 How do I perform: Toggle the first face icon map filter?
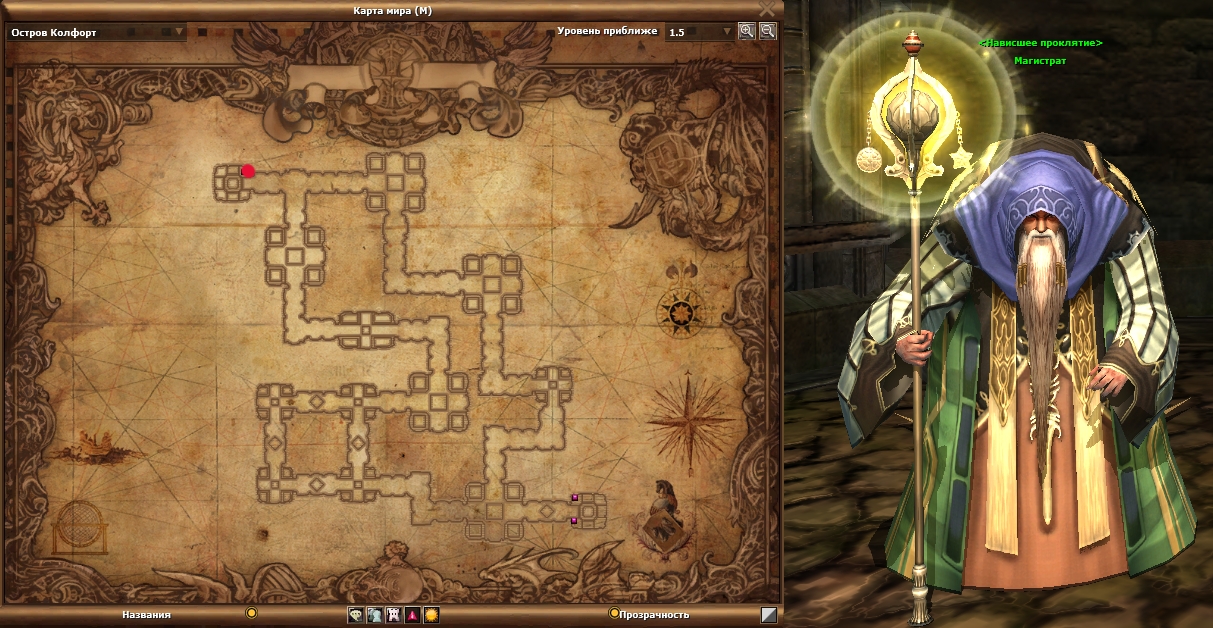pos(356,615)
